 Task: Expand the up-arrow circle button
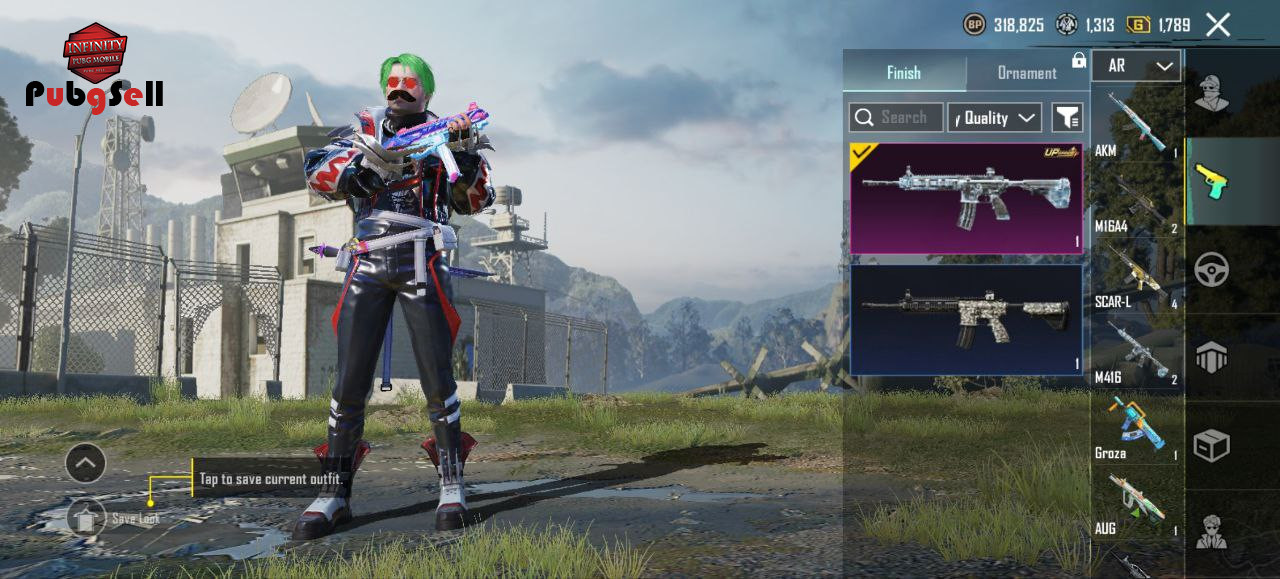[86, 463]
